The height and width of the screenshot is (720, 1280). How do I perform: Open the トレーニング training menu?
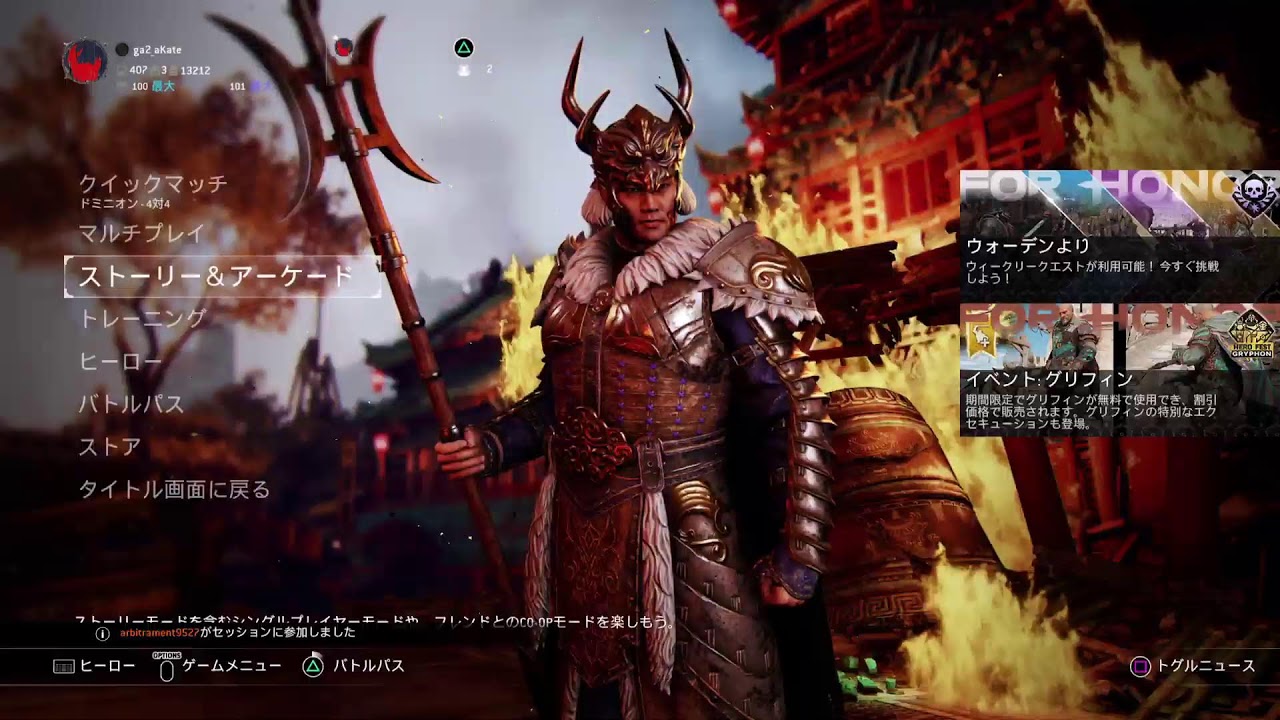click(142, 319)
